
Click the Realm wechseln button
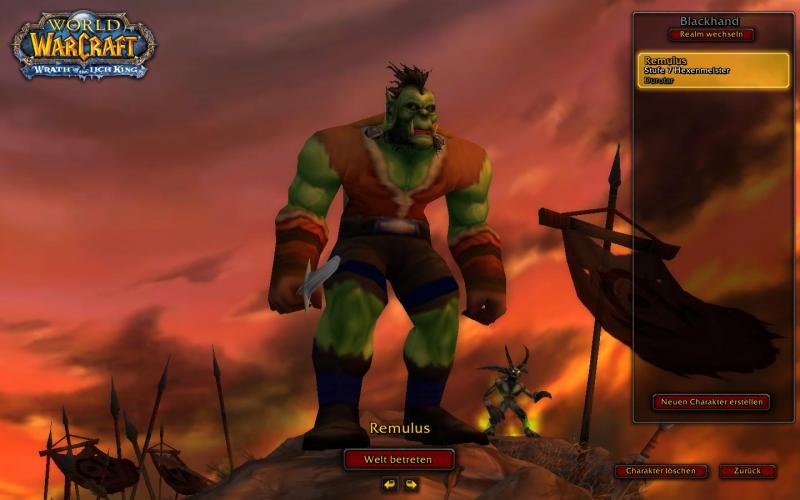[x=711, y=35]
